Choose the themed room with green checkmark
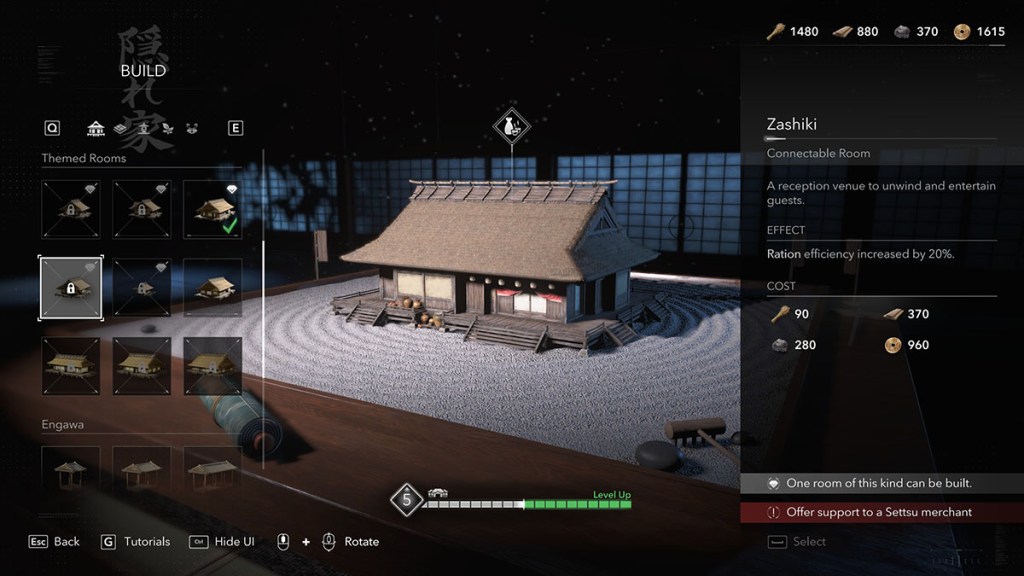Viewport: 1024px width, 576px height. [212, 209]
